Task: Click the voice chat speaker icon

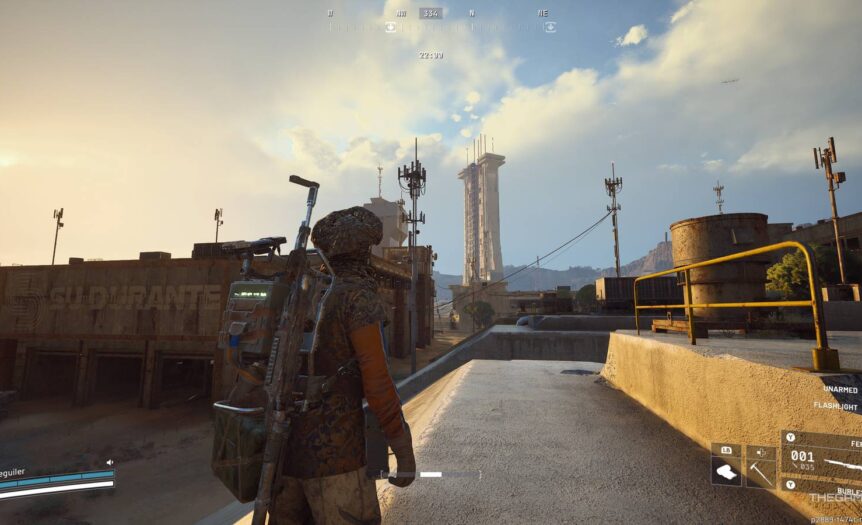Action: (109, 462)
